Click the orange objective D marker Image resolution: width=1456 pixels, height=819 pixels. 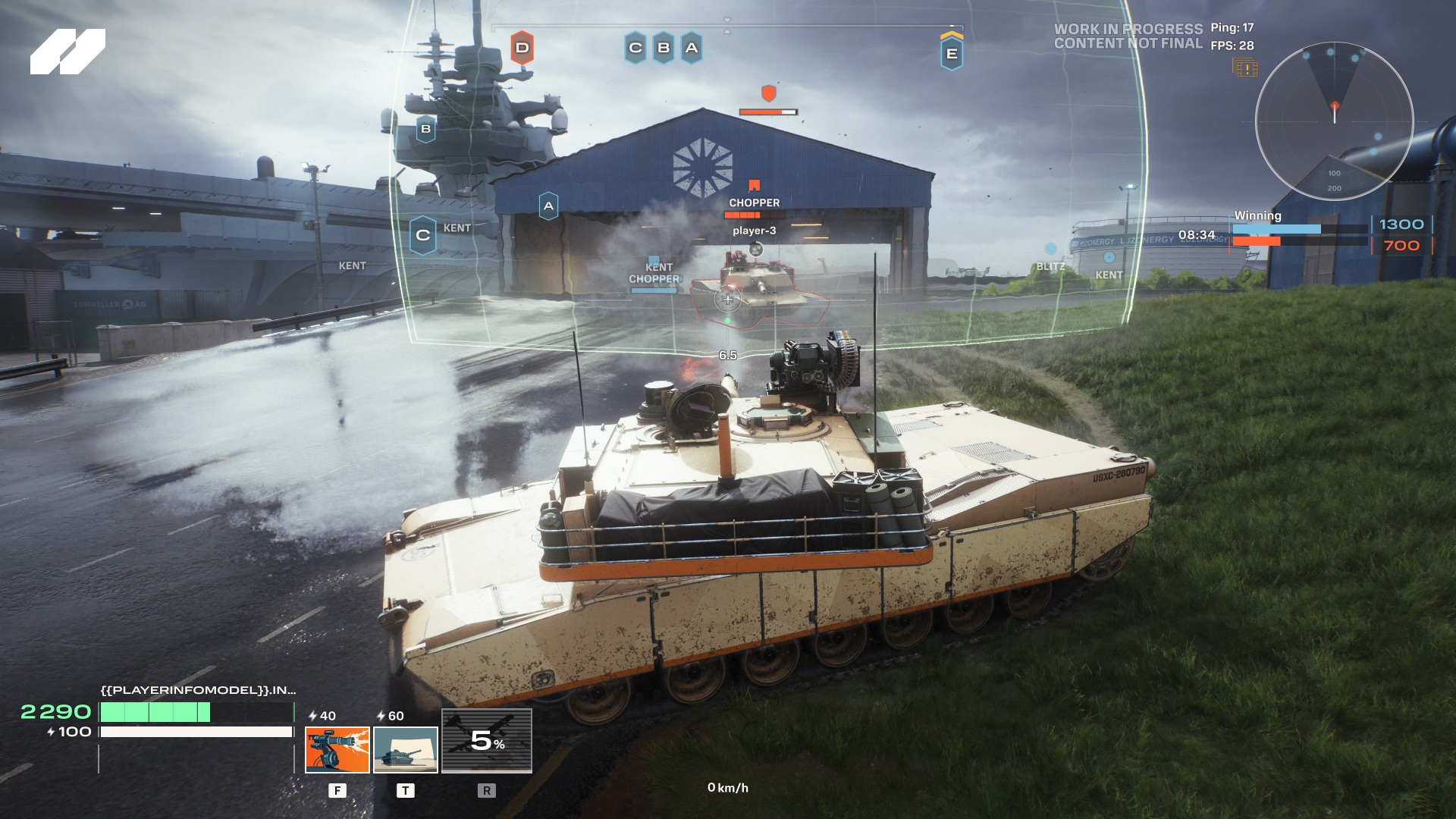pyautogui.click(x=521, y=47)
